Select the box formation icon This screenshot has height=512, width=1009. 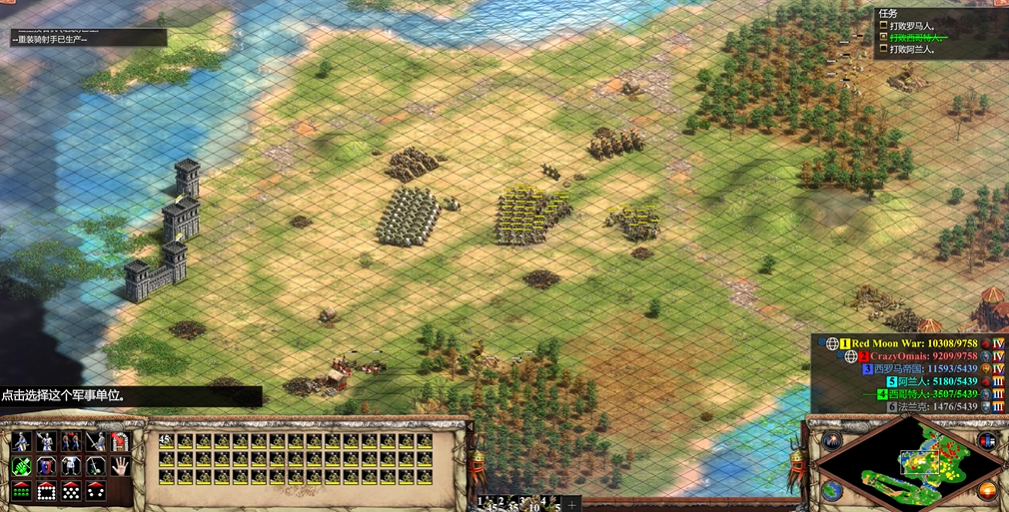tap(45, 491)
